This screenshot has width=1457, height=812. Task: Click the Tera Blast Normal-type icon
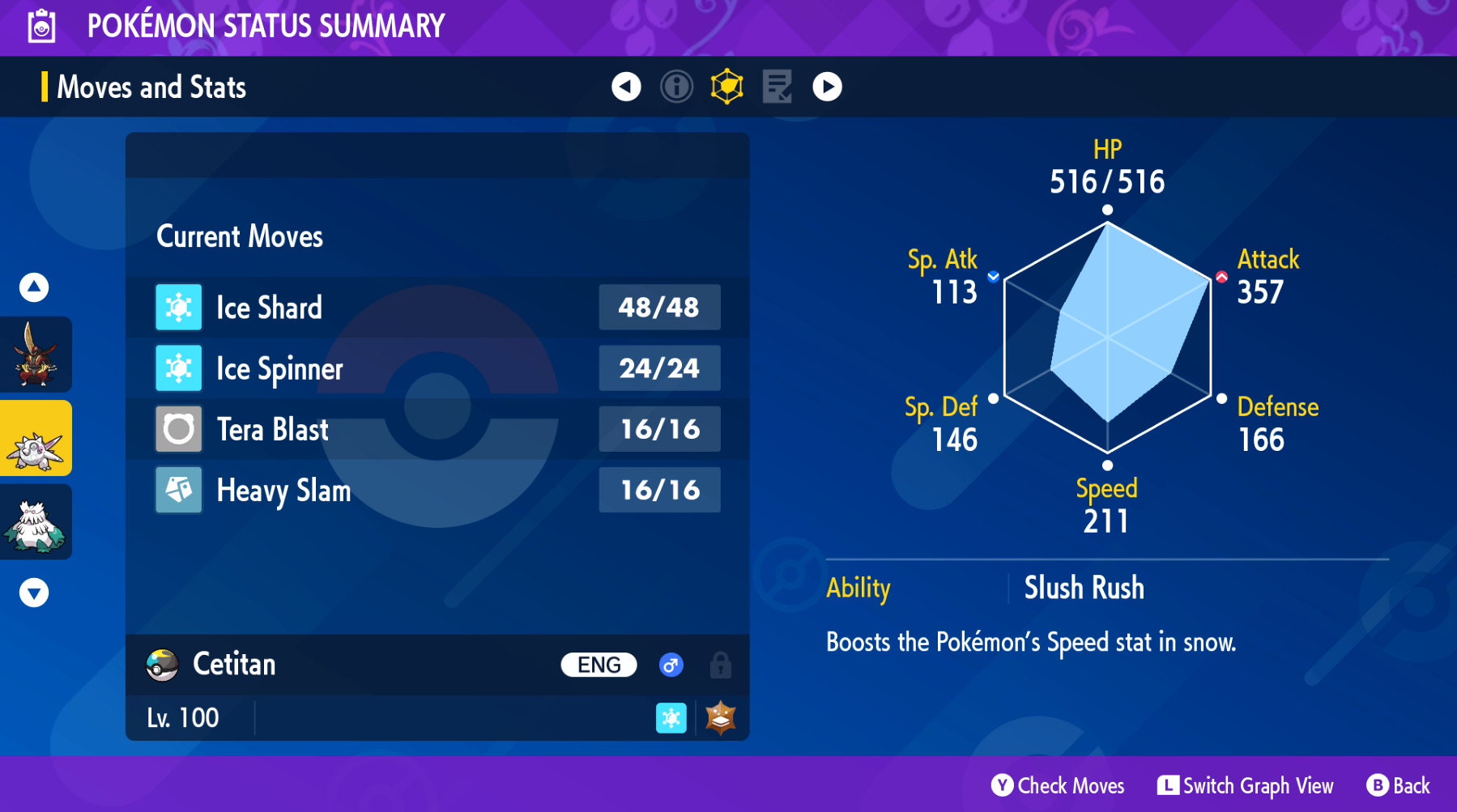177,429
